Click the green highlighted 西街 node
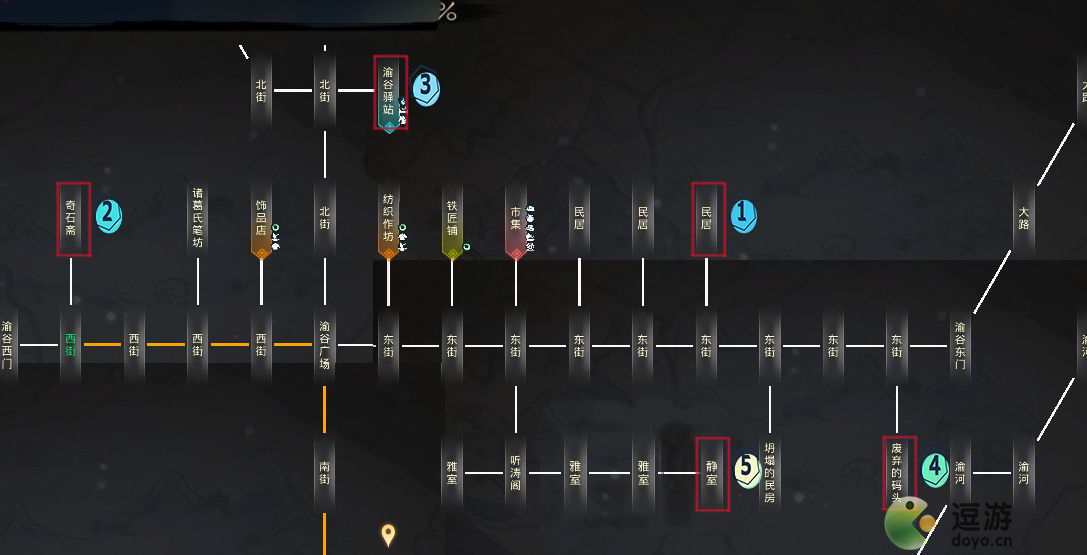 point(71,346)
